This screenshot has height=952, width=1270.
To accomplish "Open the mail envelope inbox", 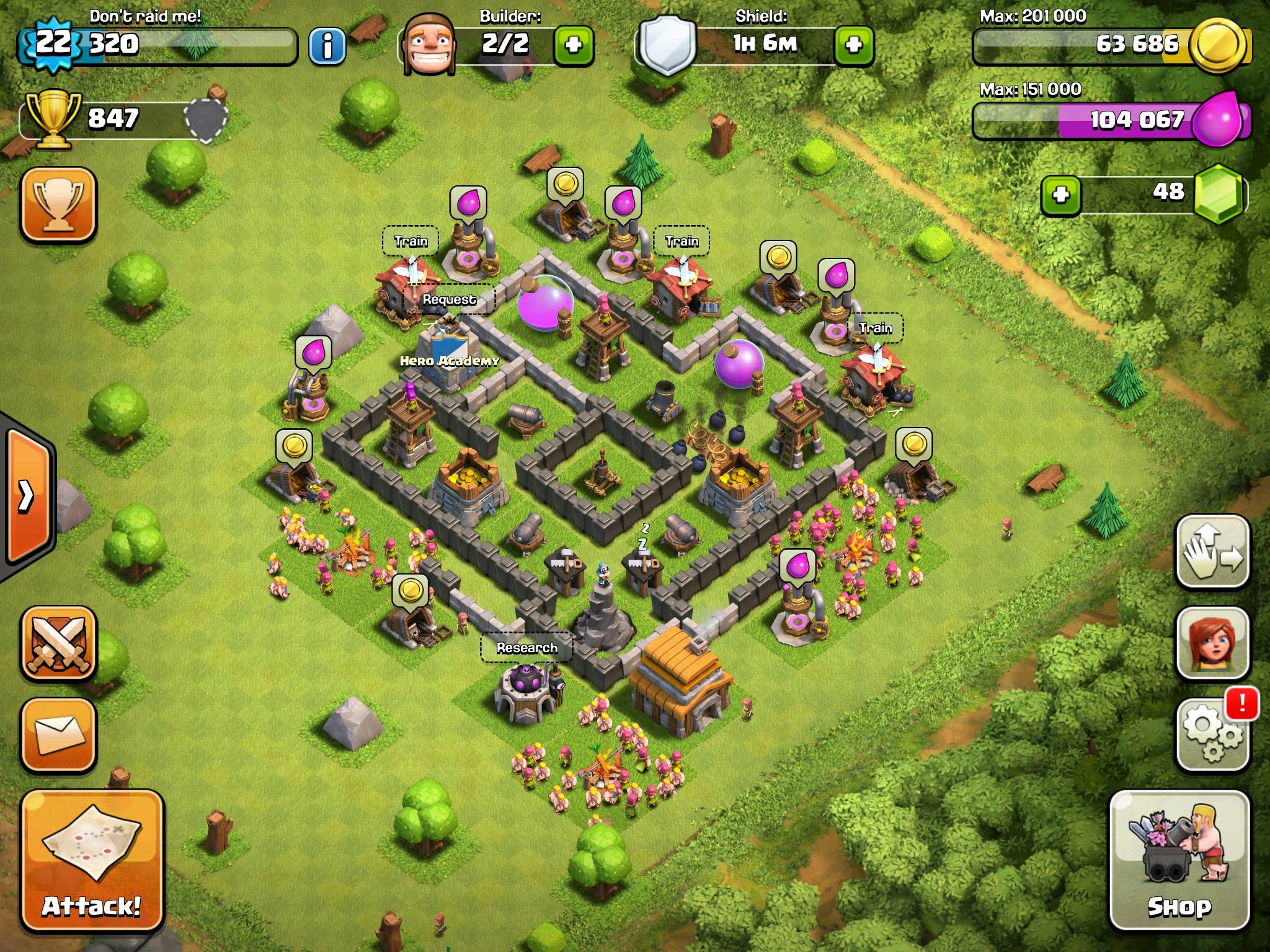I will pyautogui.click(x=59, y=735).
